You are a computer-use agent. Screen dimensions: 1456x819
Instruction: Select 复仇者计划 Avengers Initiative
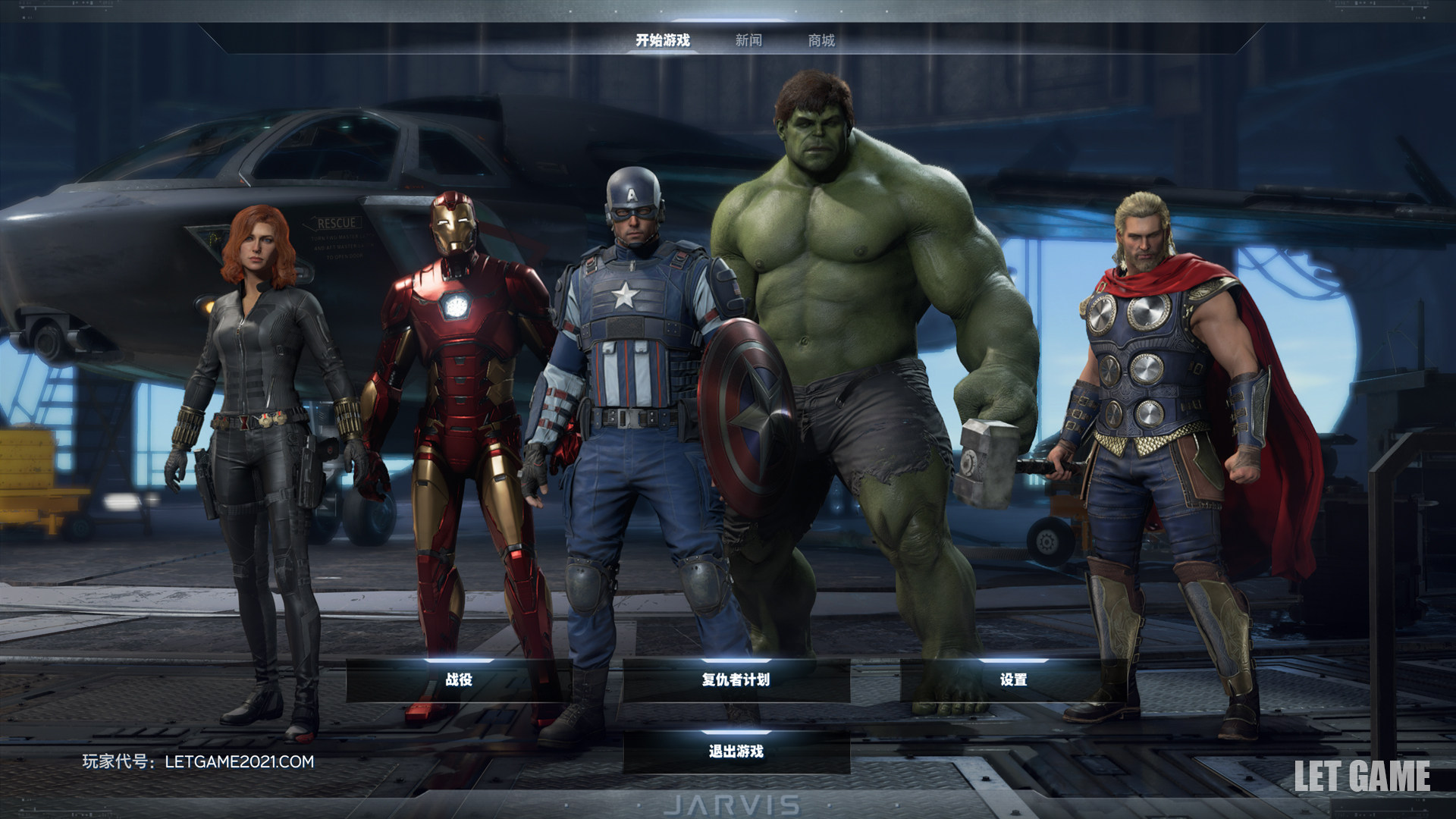[736, 679]
